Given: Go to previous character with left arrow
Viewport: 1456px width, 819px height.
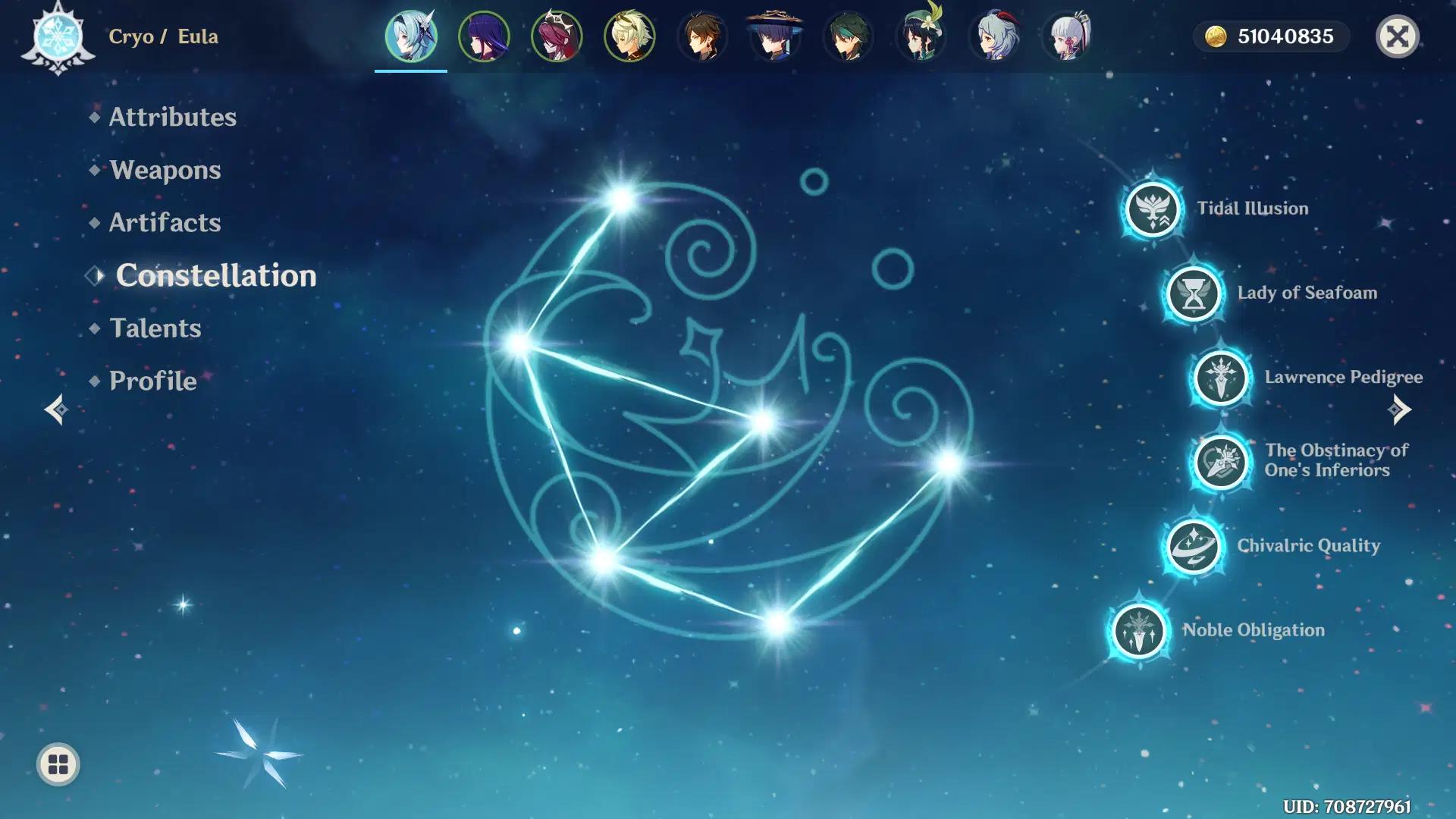Looking at the screenshot, I should pos(55,409).
